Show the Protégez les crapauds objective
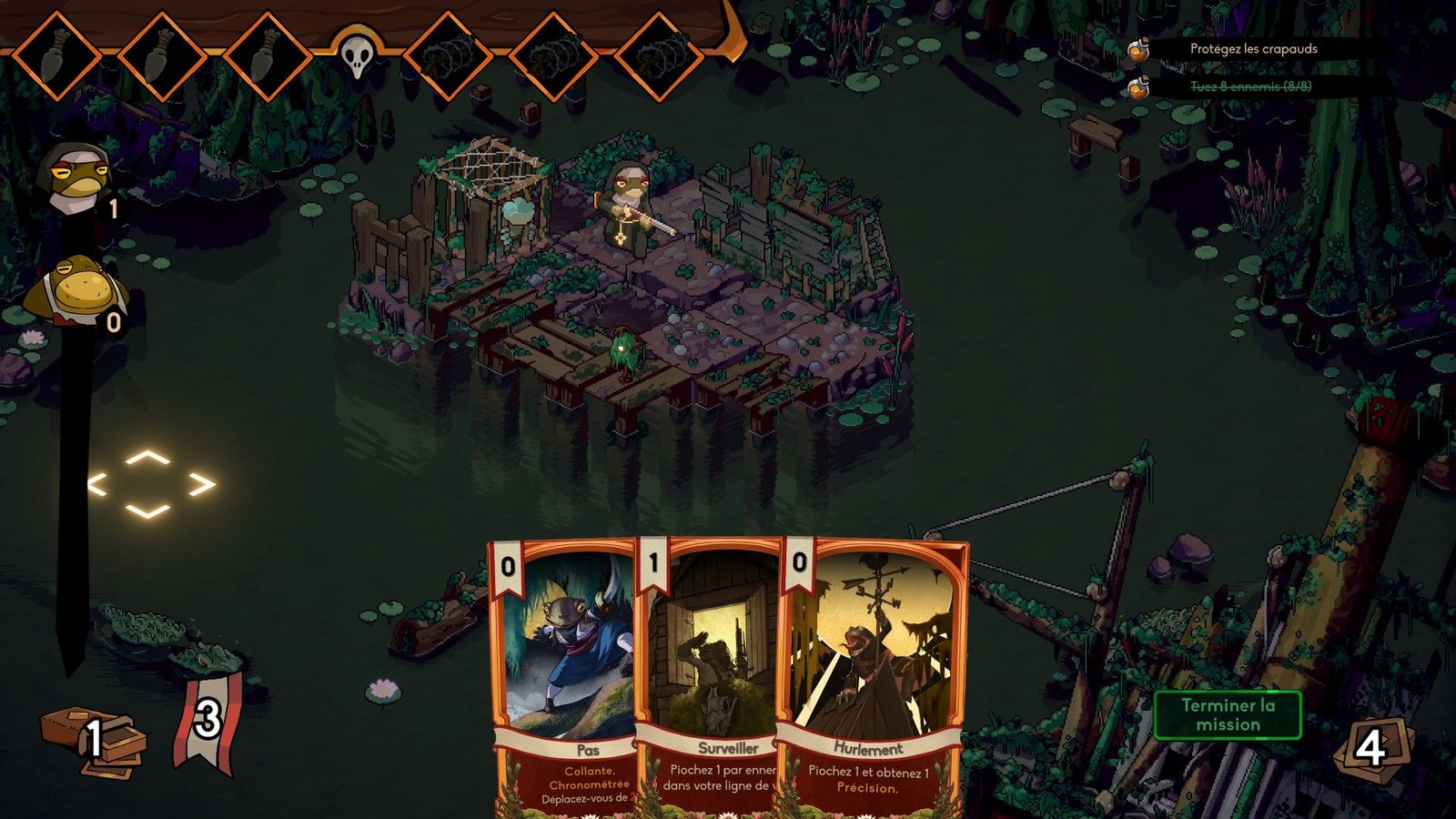 coord(1253,49)
